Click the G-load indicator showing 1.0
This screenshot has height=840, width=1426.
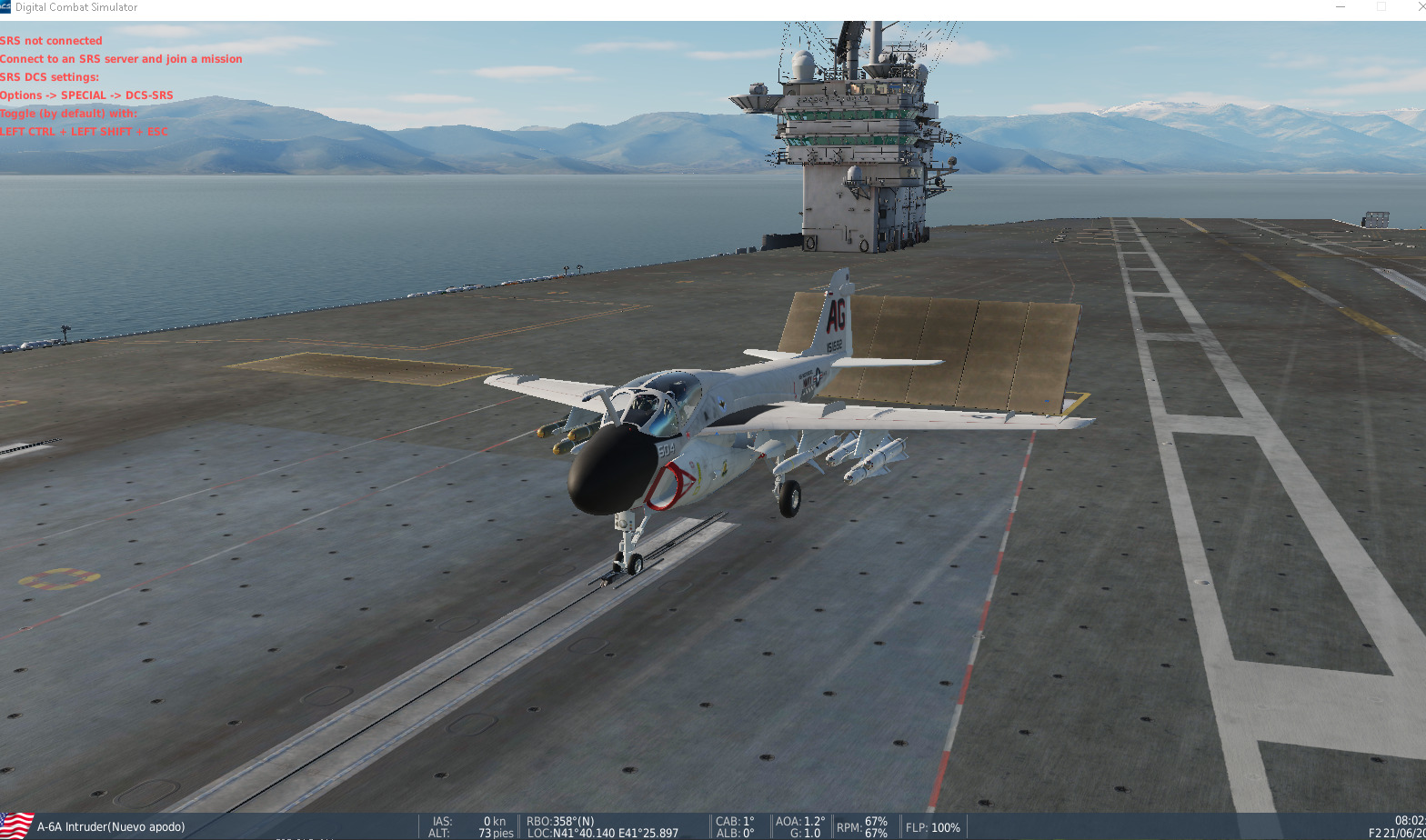[x=804, y=833]
